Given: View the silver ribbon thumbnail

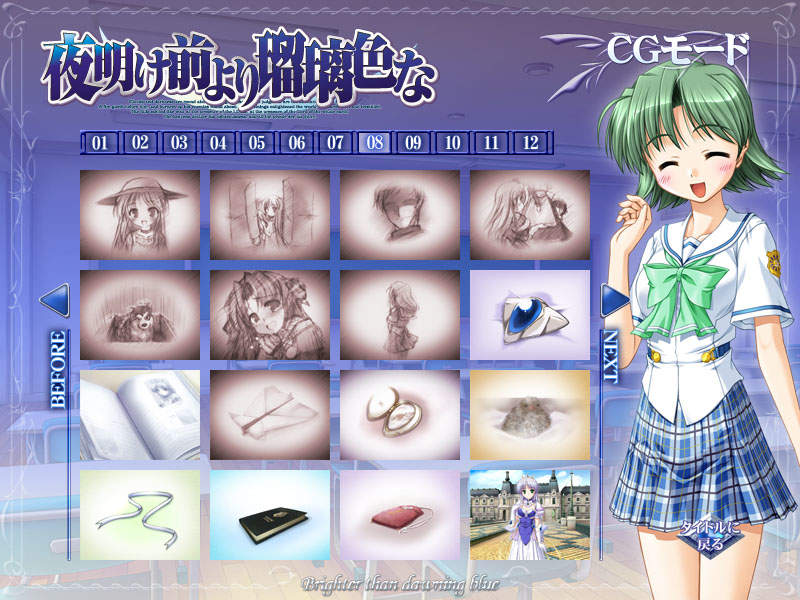Looking at the screenshot, I should tap(139, 515).
